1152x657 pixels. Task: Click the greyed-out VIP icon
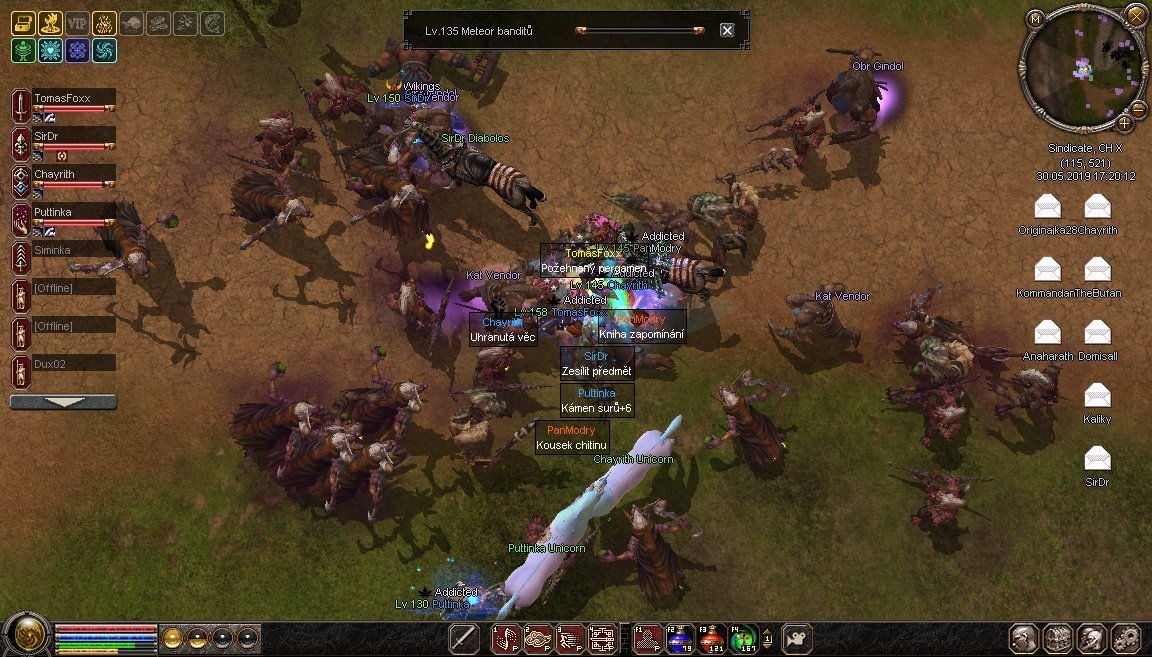tap(77, 23)
